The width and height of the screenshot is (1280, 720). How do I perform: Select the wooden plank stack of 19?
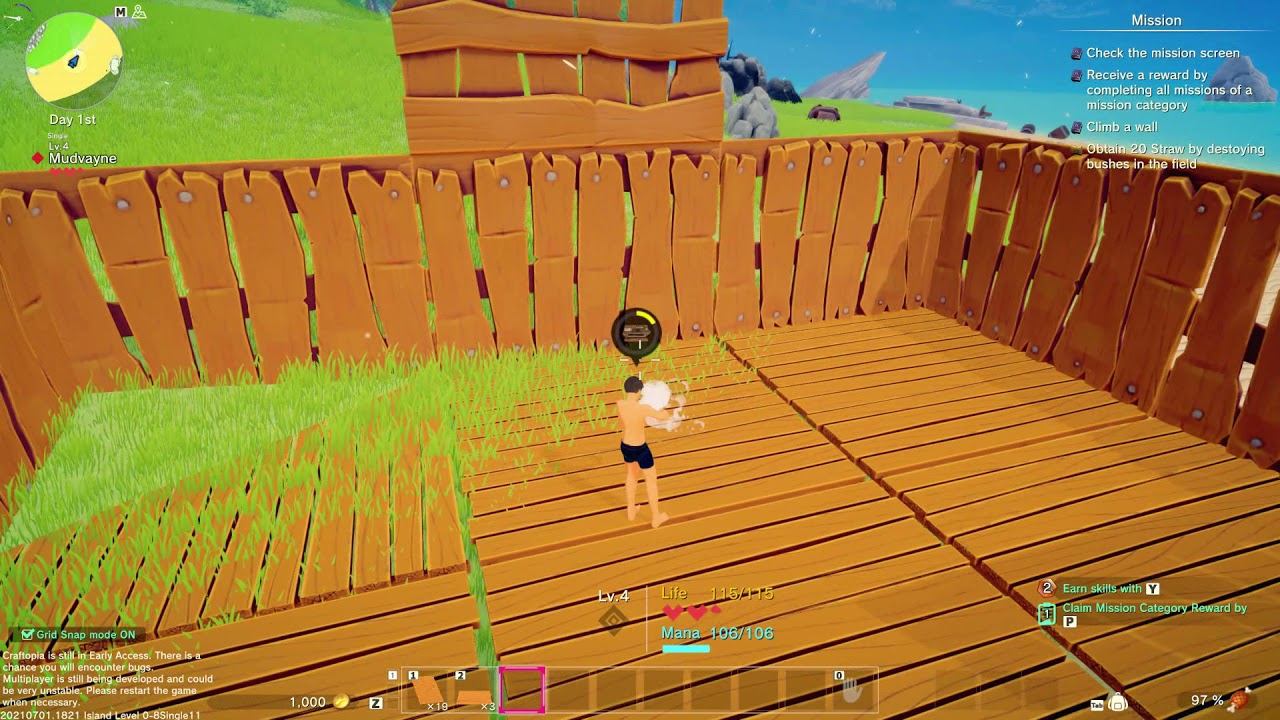[x=427, y=691]
